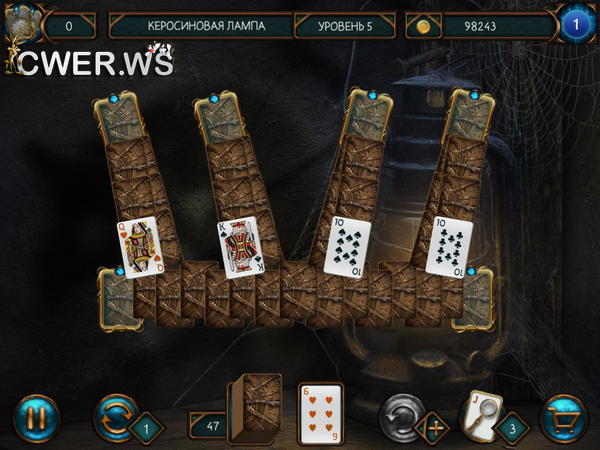Image resolution: width=600 pixels, height=450 pixels.
Task: Open the shop cart button
Action: pos(562,417)
